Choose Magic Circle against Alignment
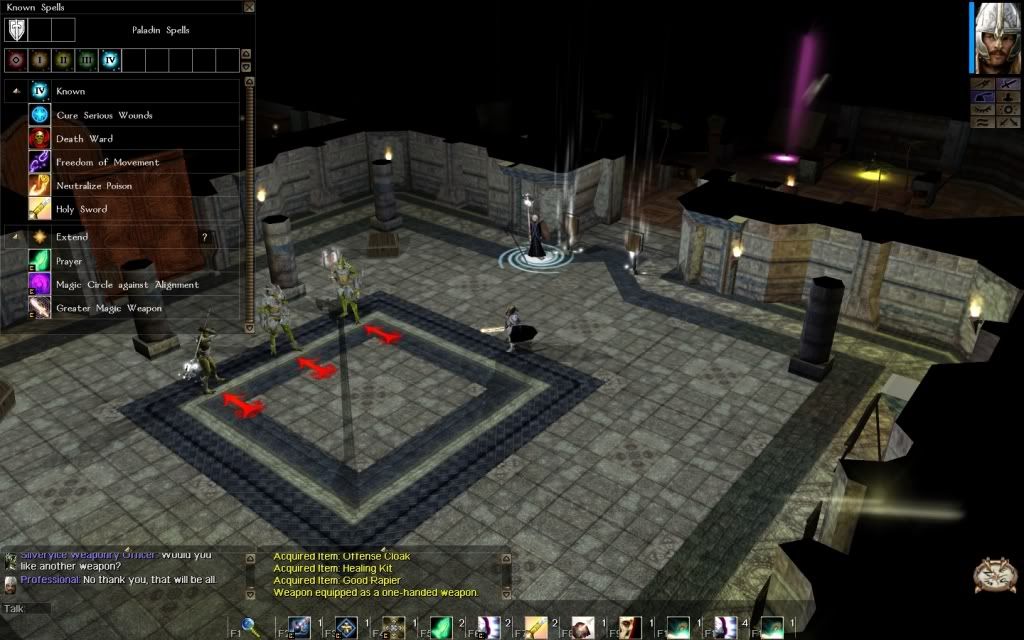Viewport: 1024px width, 640px height. coord(127,285)
